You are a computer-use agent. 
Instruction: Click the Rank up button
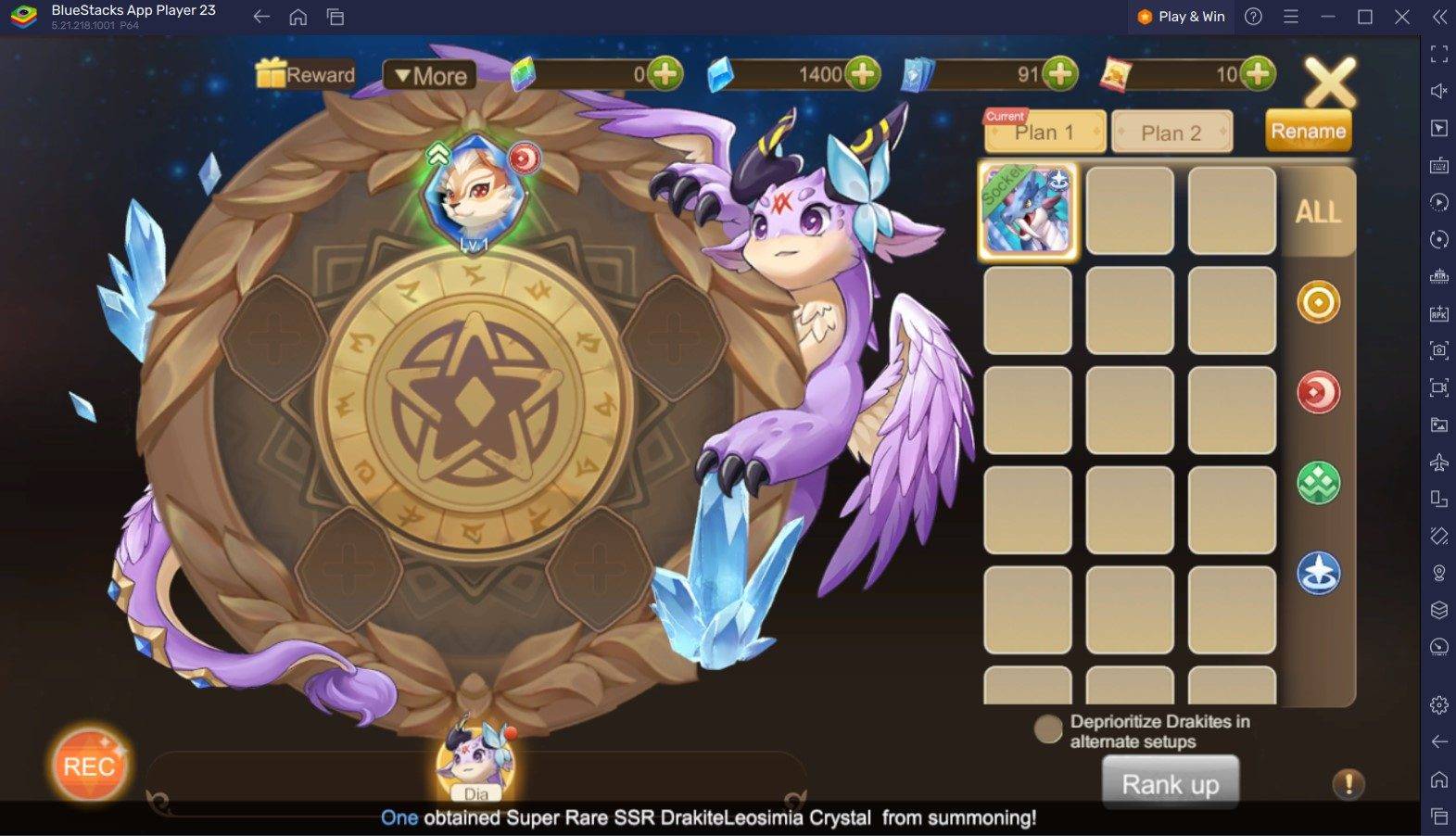[1170, 783]
